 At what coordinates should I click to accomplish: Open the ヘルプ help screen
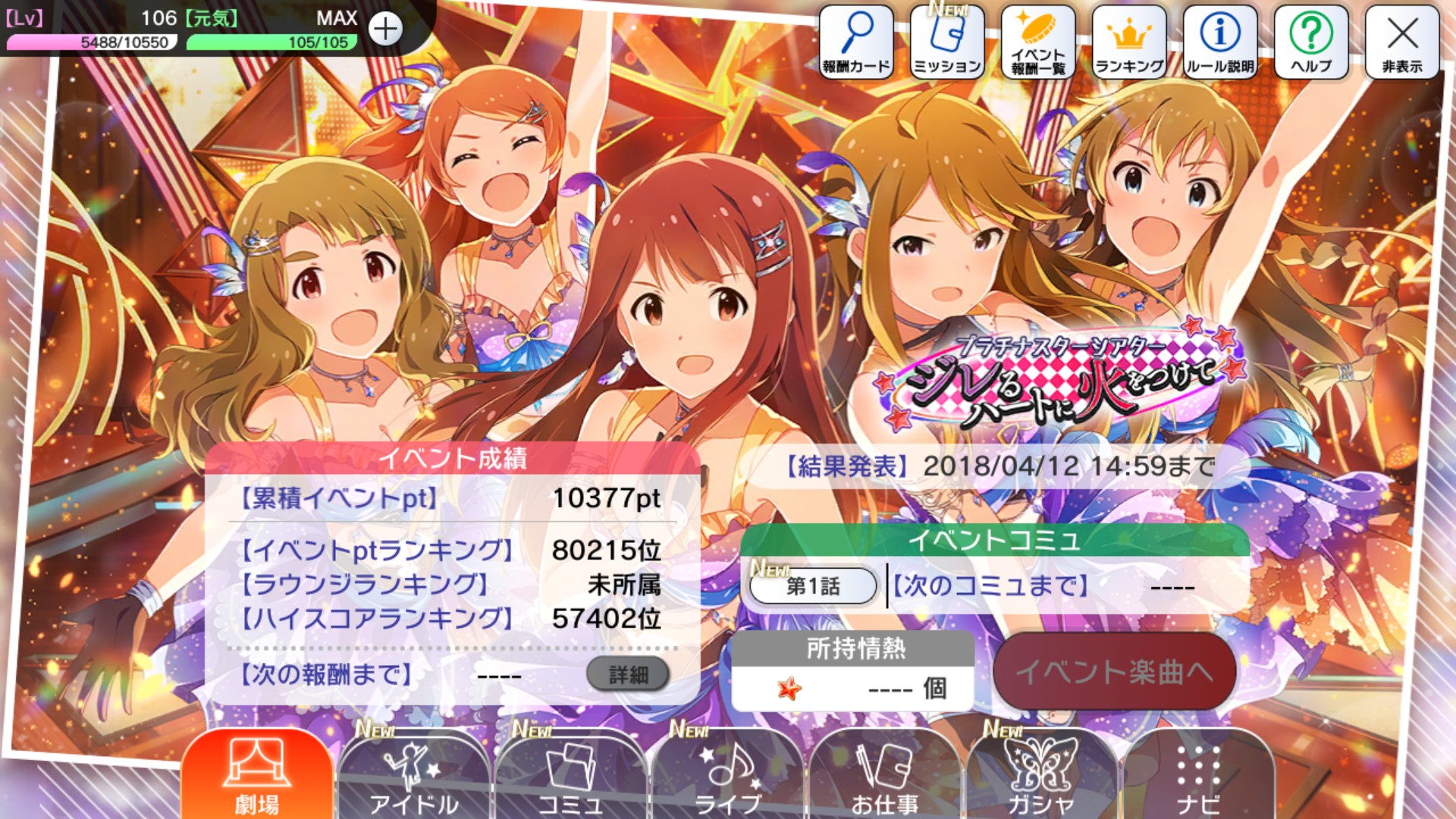click(1311, 38)
